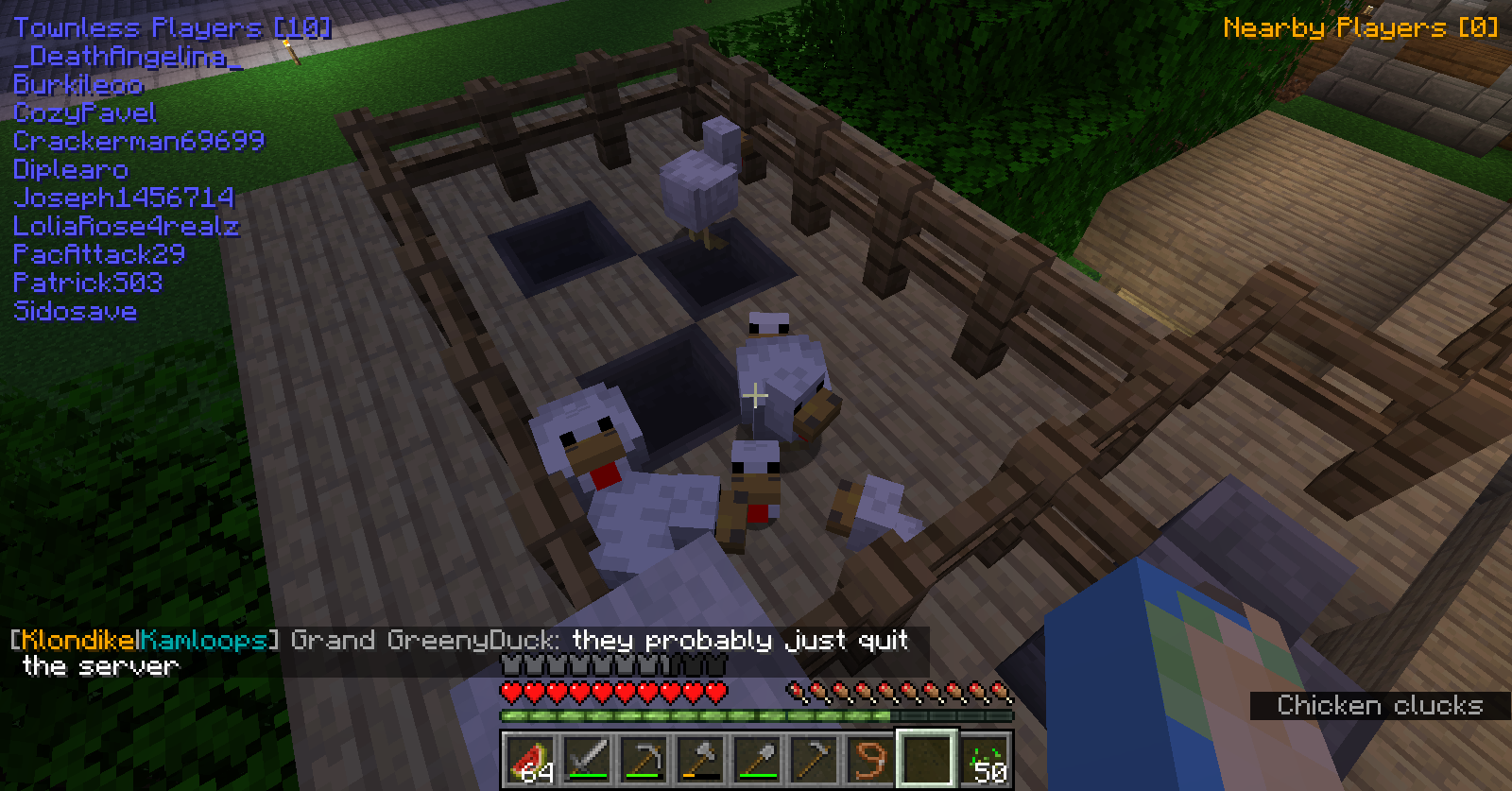
Task: Expand the Townless Players list header
Action: click(168, 26)
